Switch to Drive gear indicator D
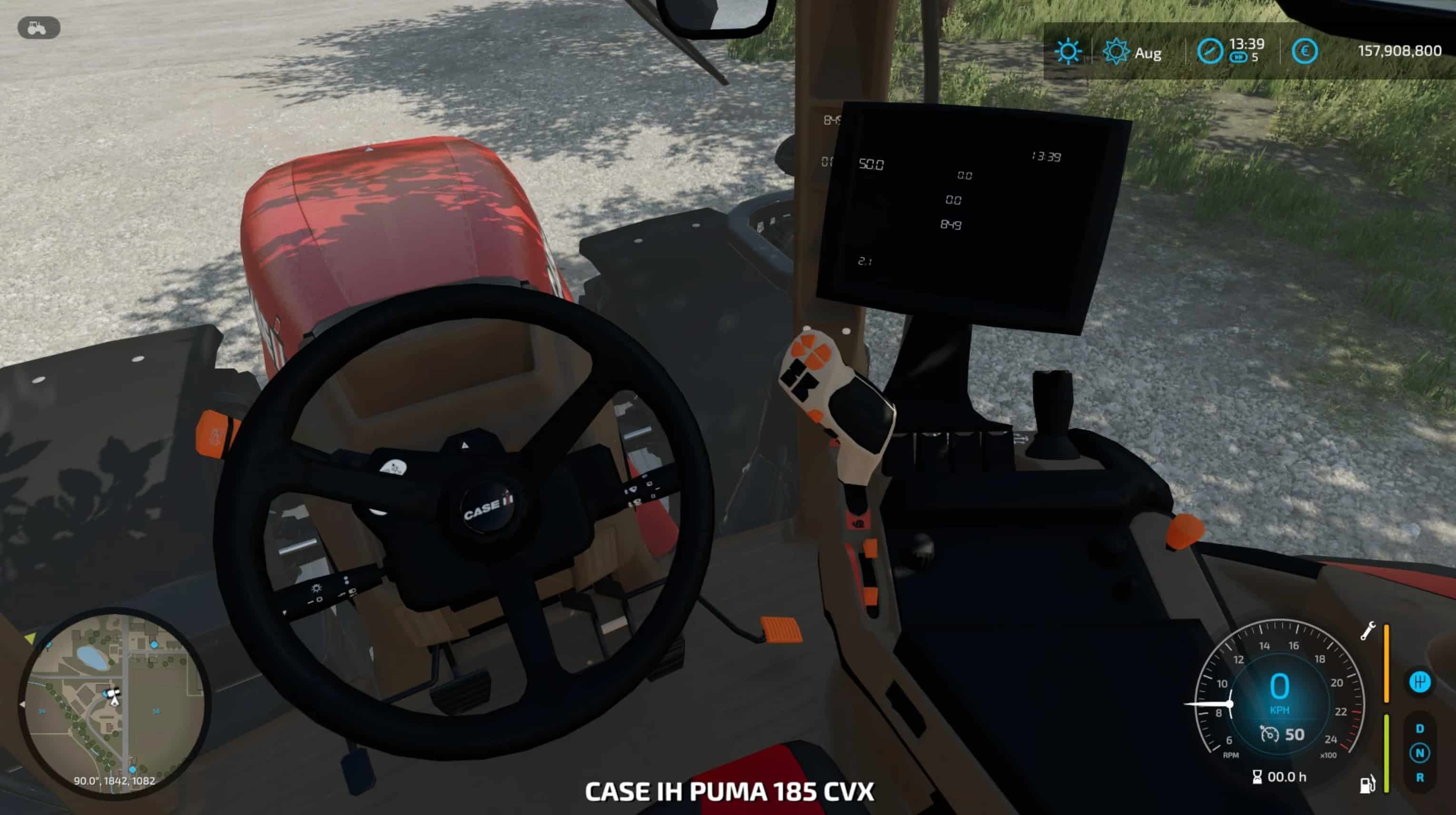 1419,728
